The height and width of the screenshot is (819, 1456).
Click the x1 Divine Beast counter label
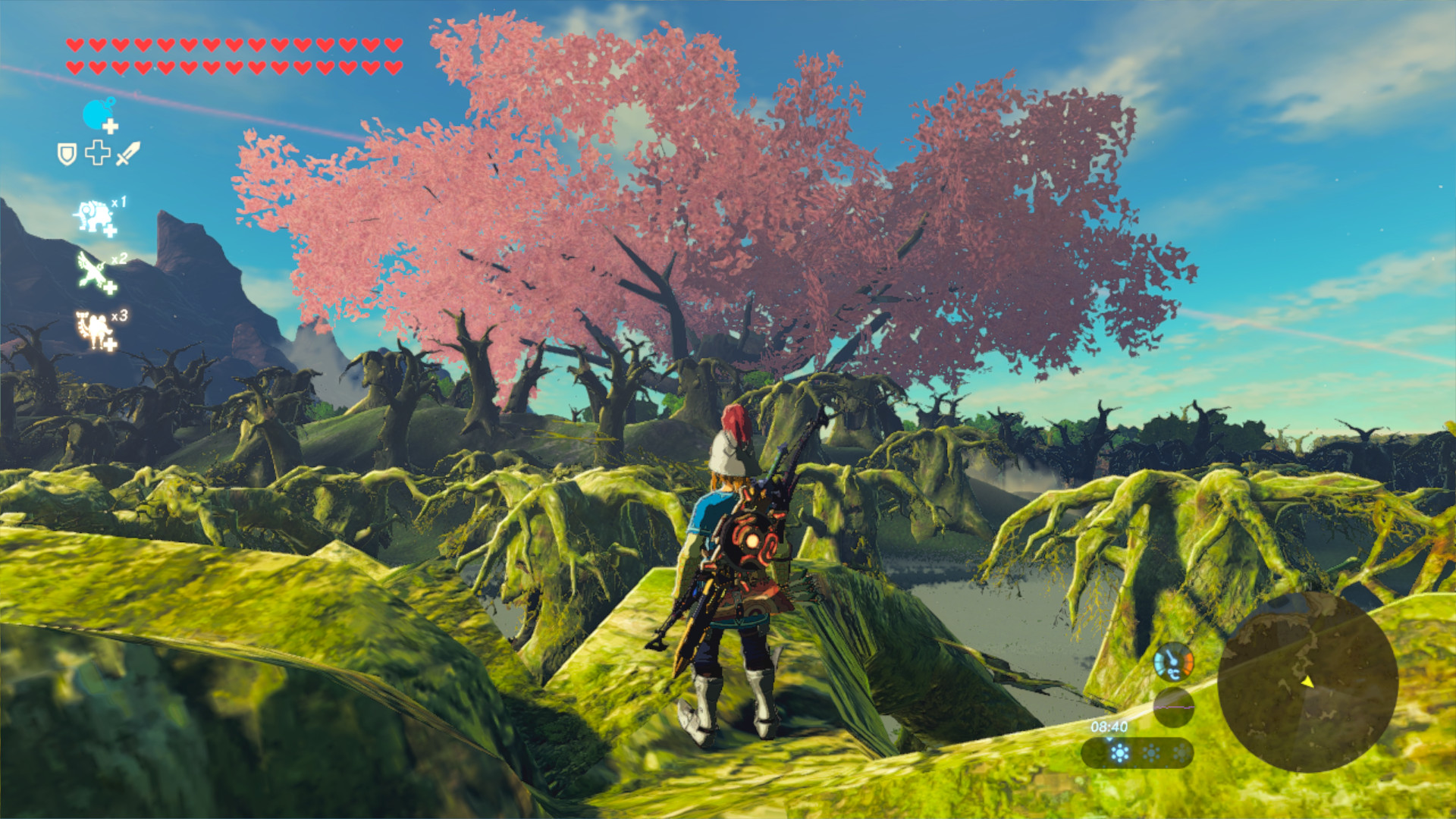click(x=119, y=203)
